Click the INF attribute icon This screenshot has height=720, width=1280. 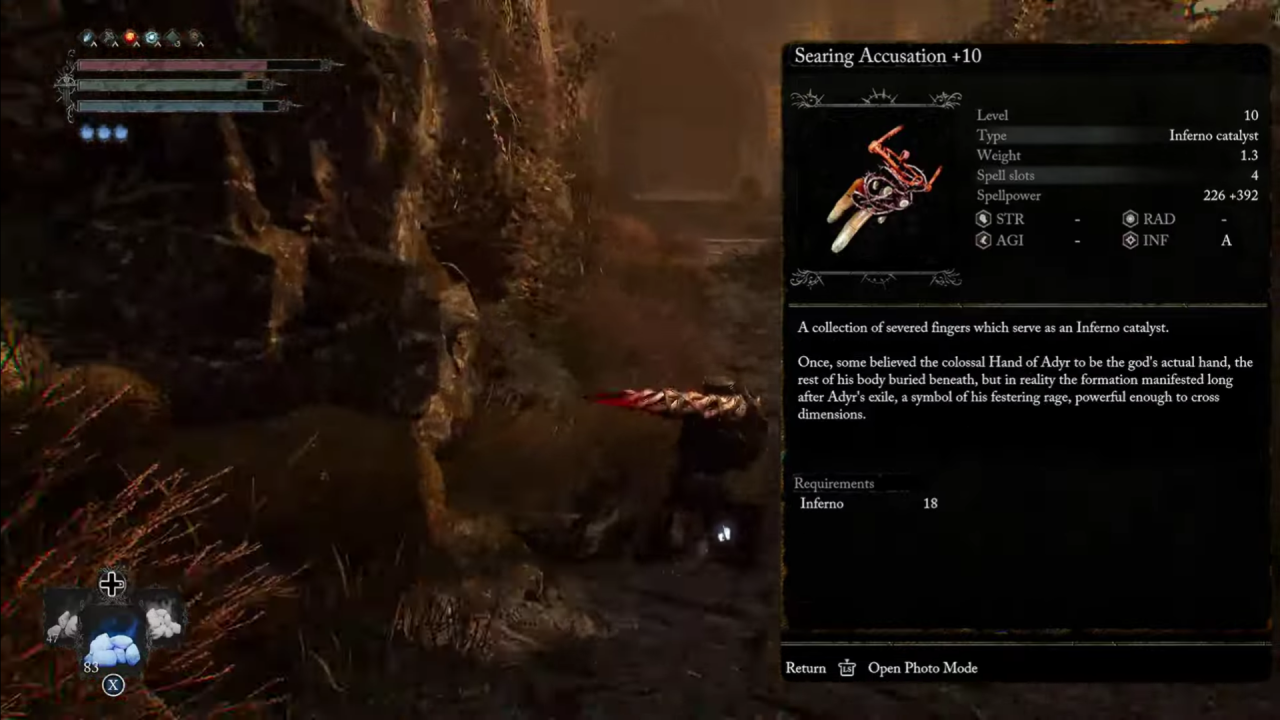click(x=1131, y=240)
